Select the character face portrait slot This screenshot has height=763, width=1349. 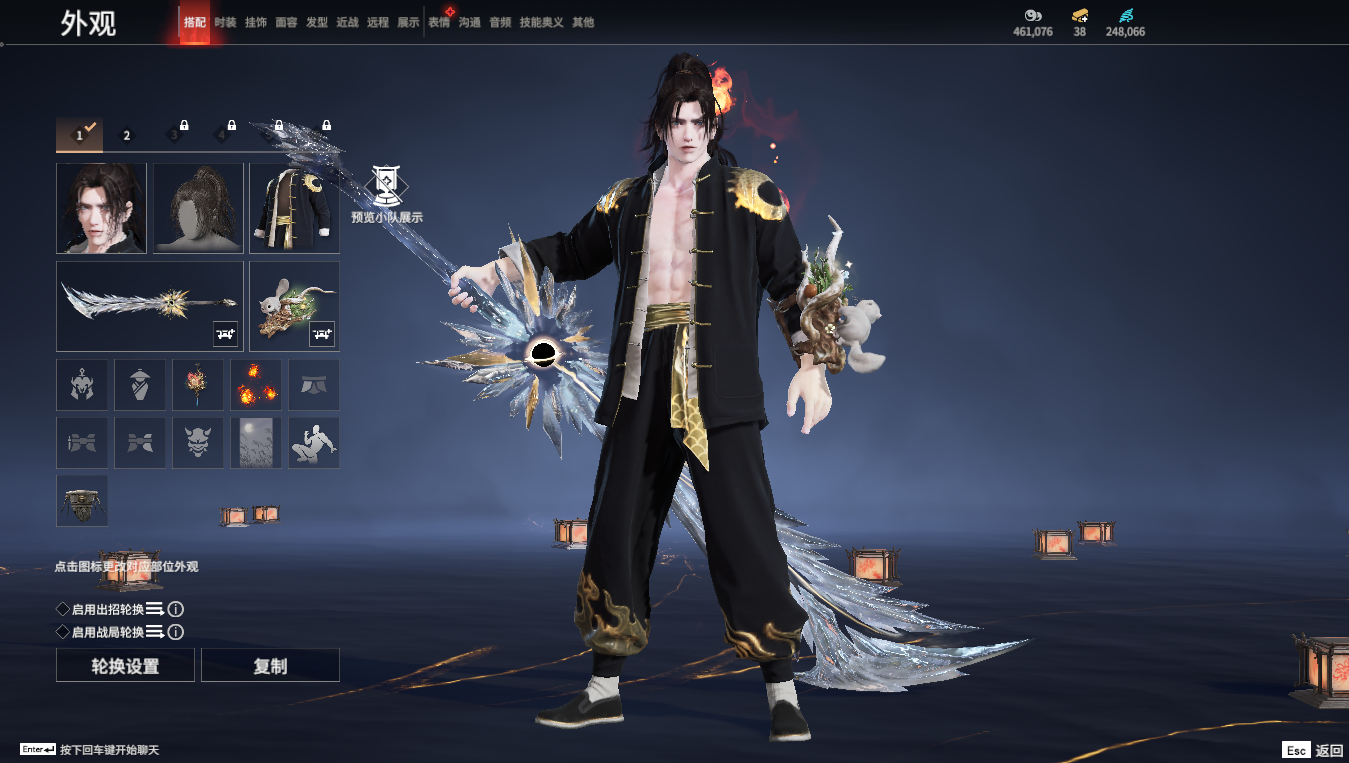(x=101, y=208)
